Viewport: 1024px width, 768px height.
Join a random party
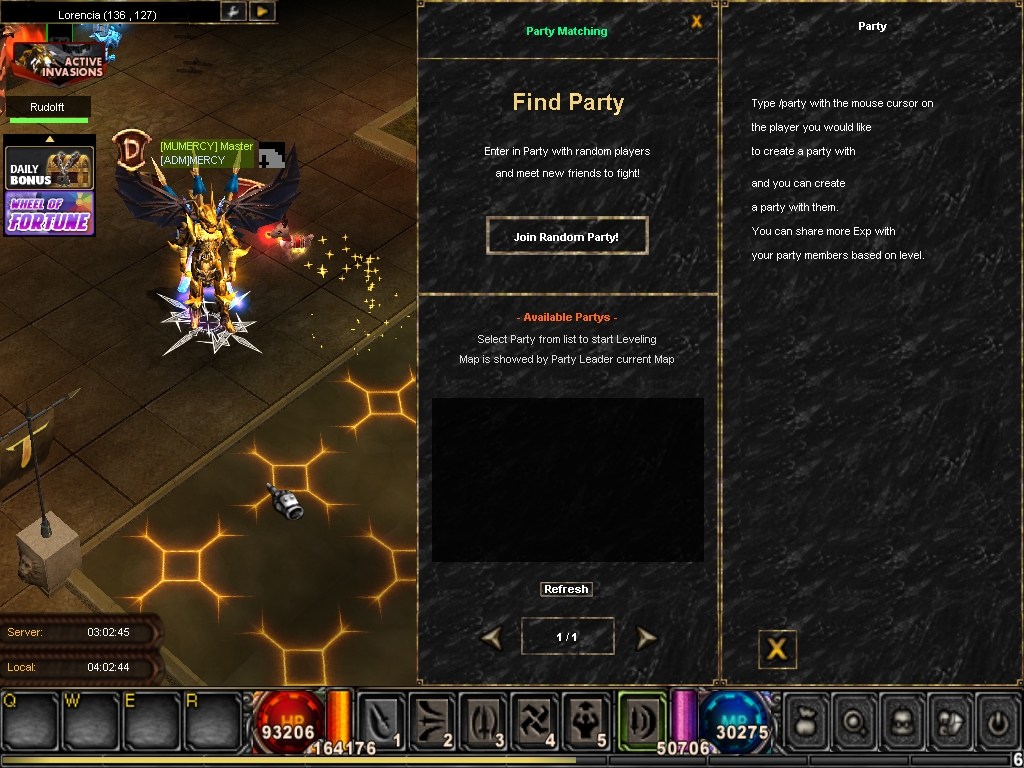click(x=566, y=237)
